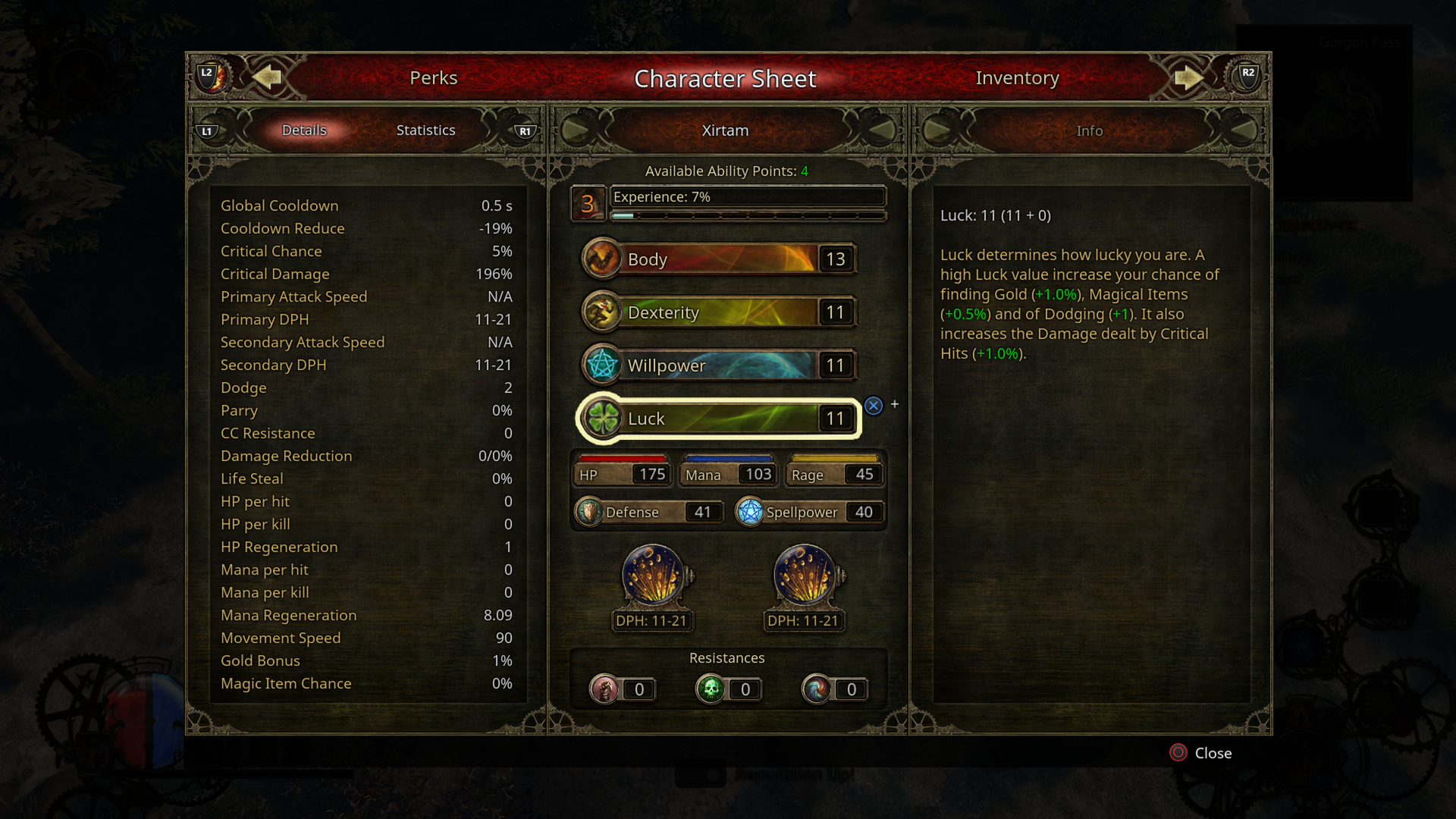This screenshot has height=819, width=1456.
Task: Expand the previous Info page arrow
Action: 938,130
